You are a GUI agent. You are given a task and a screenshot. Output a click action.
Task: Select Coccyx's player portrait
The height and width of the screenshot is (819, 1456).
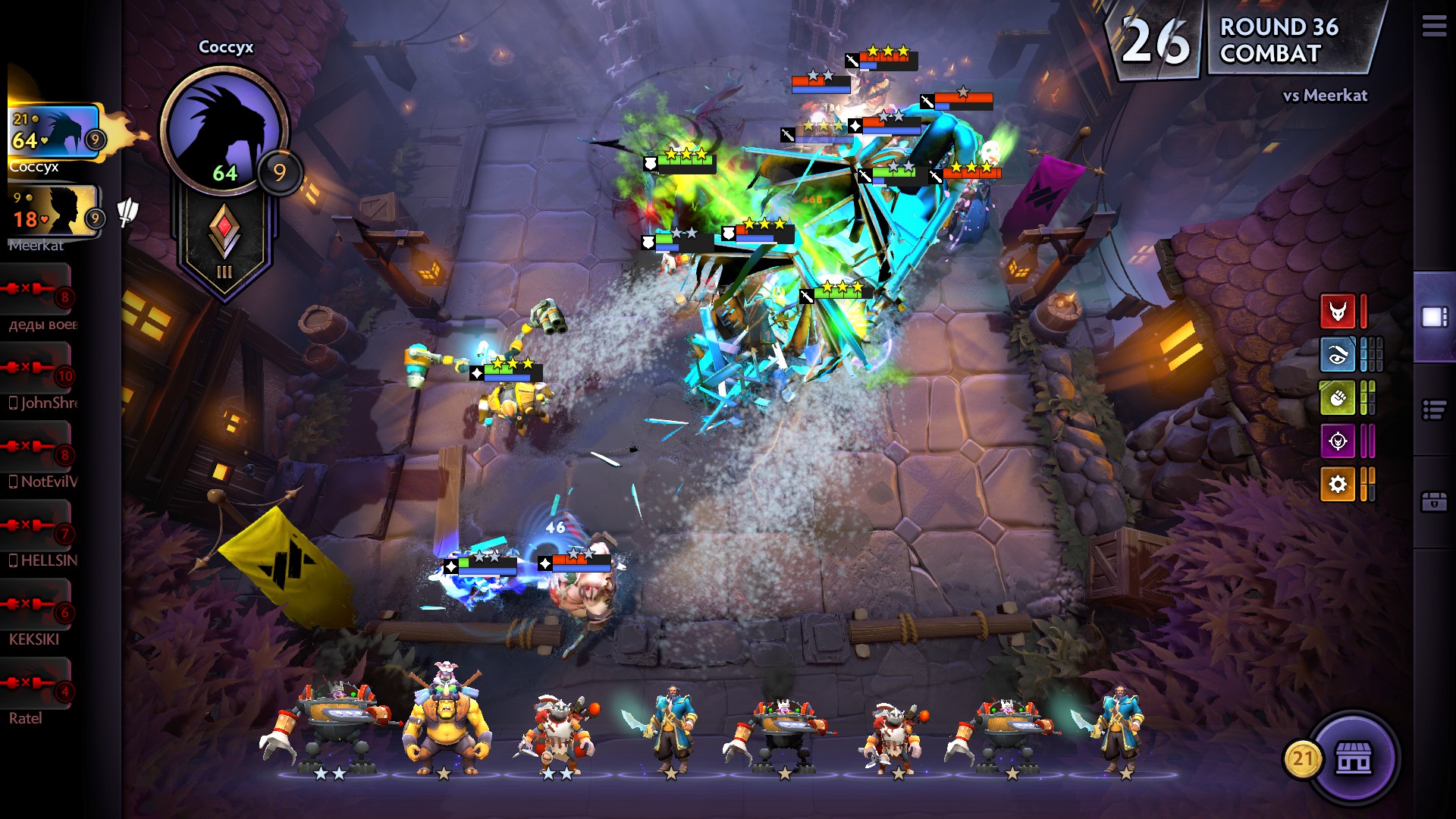point(53,133)
